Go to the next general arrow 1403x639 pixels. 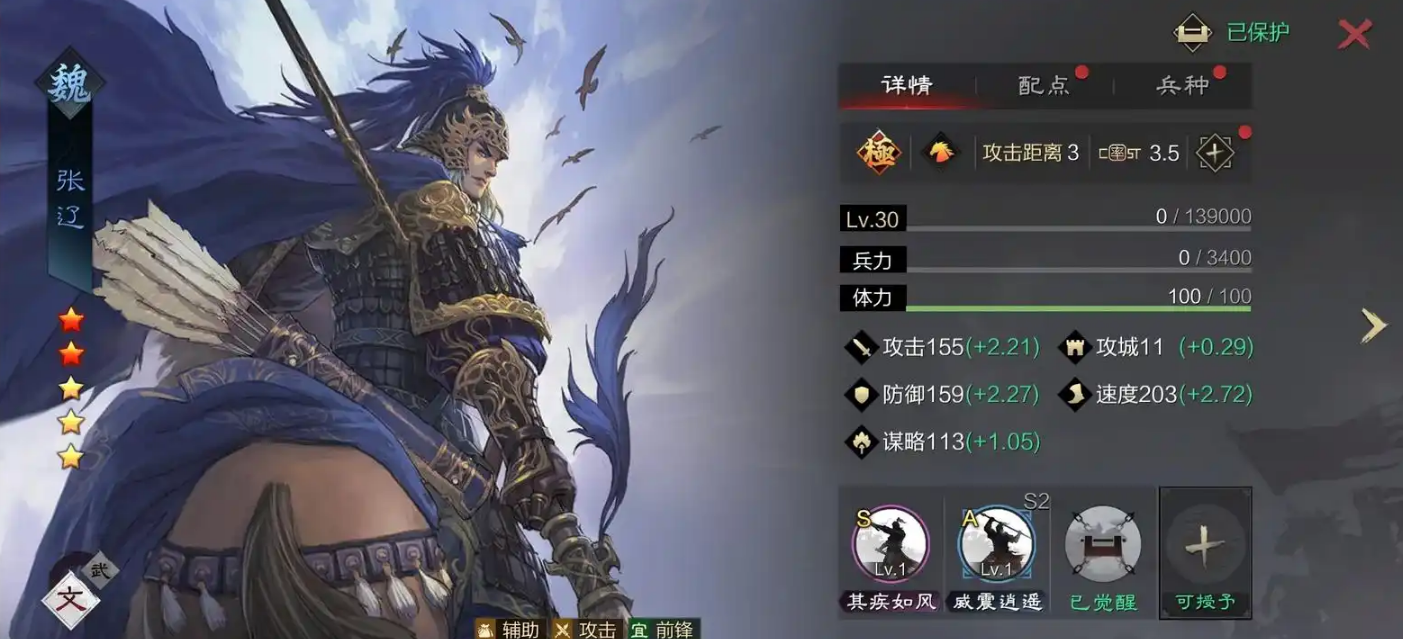1374,325
